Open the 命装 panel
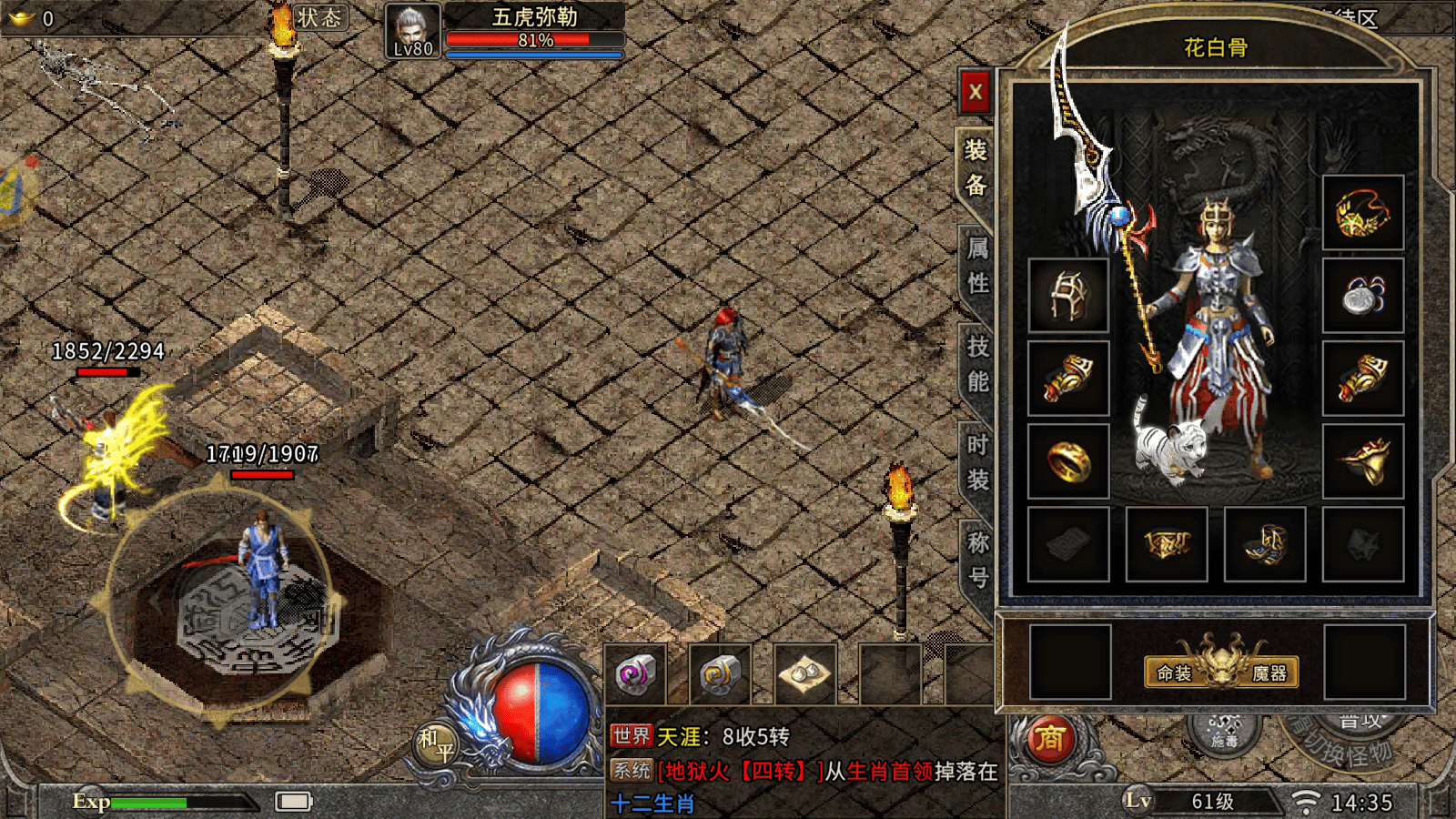Screen dimensions: 1456x819 pos(1174,673)
